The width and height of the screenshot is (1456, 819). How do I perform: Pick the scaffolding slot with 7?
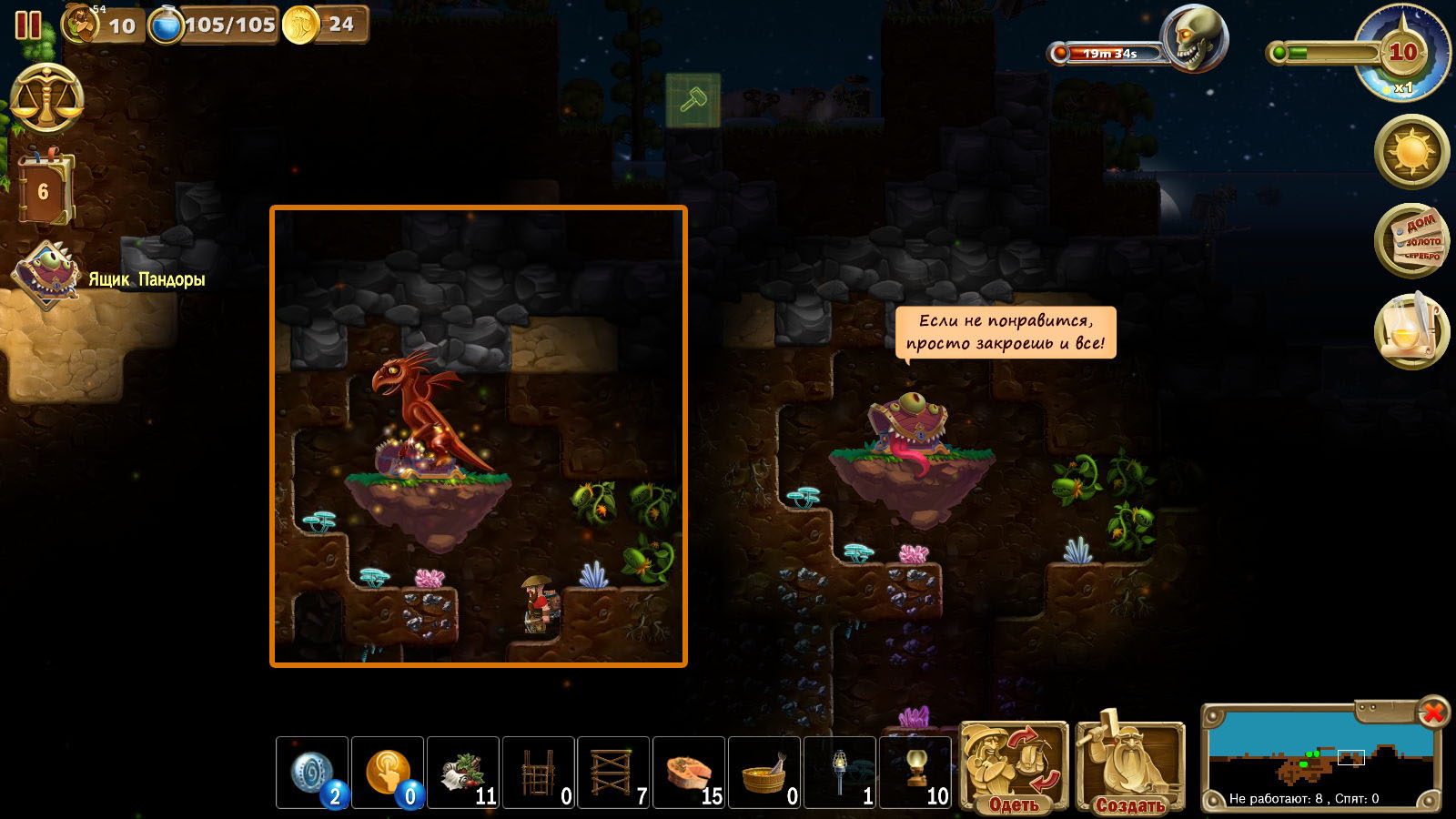point(614,773)
